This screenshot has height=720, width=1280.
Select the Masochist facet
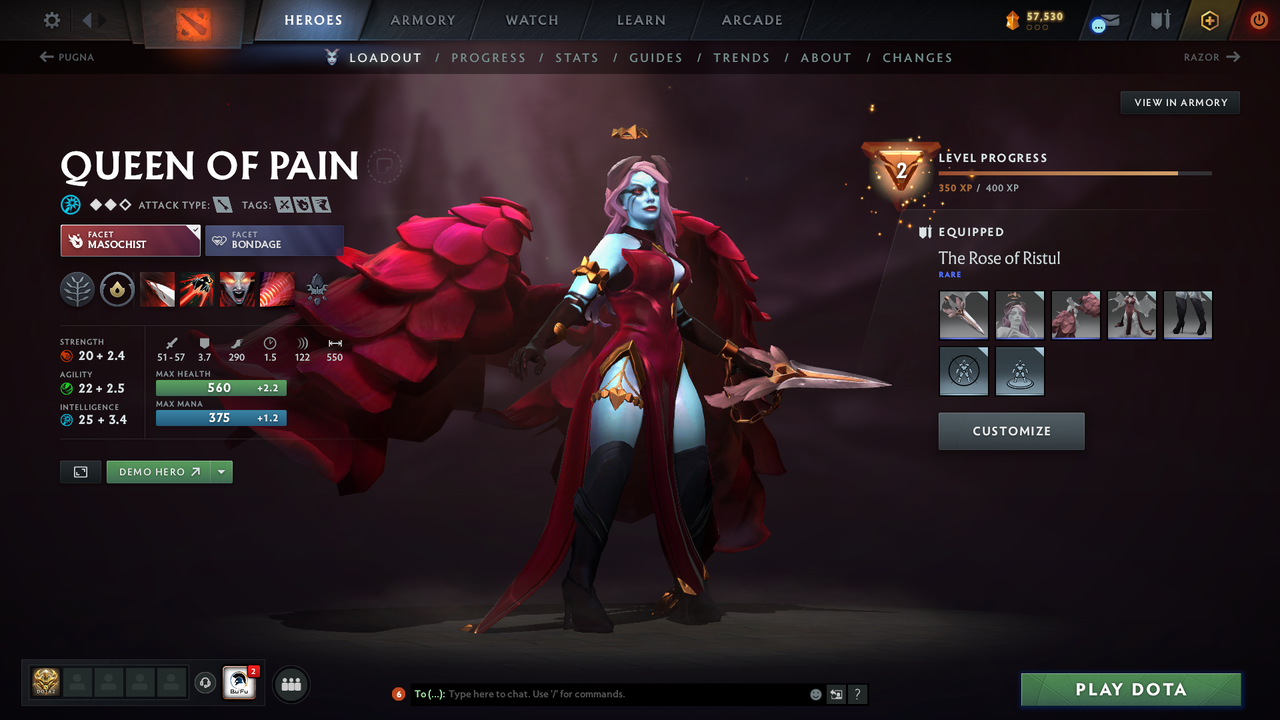129,240
